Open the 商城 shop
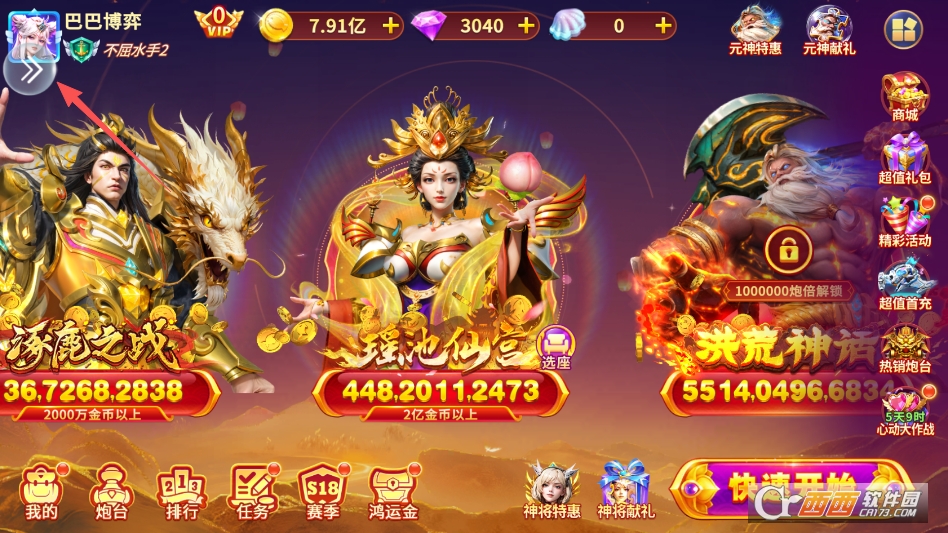Image resolution: width=948 pixels, height=533 pixels. [904, 97]
